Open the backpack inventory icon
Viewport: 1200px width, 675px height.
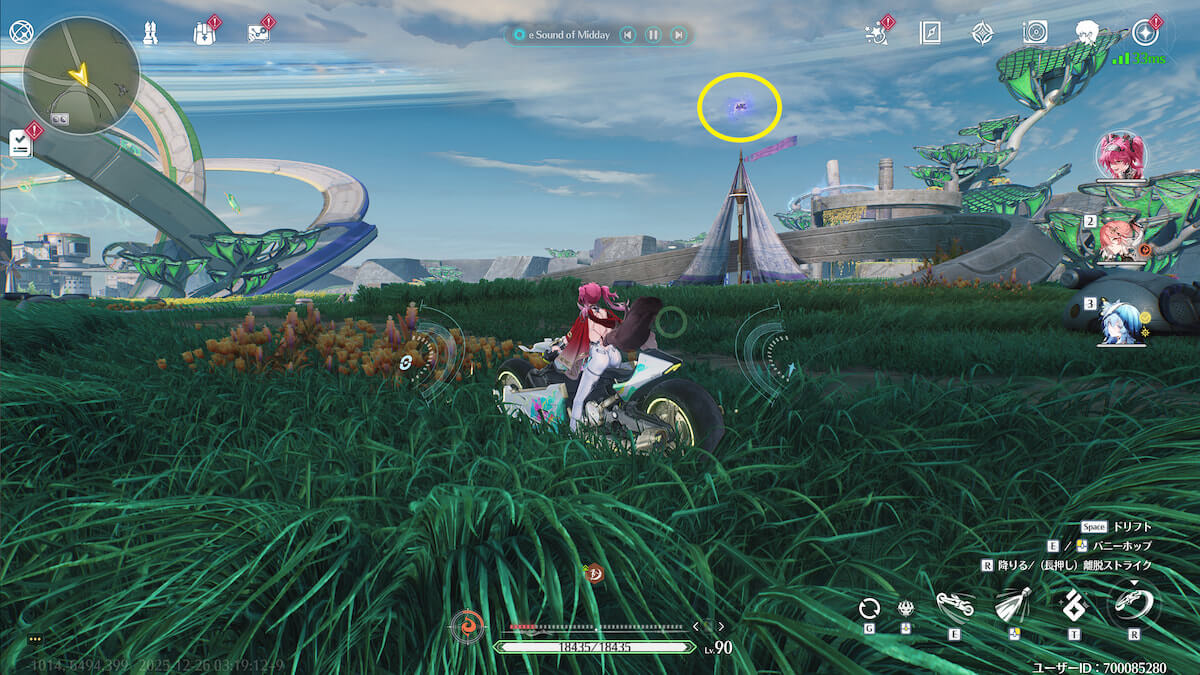(204, 32)
